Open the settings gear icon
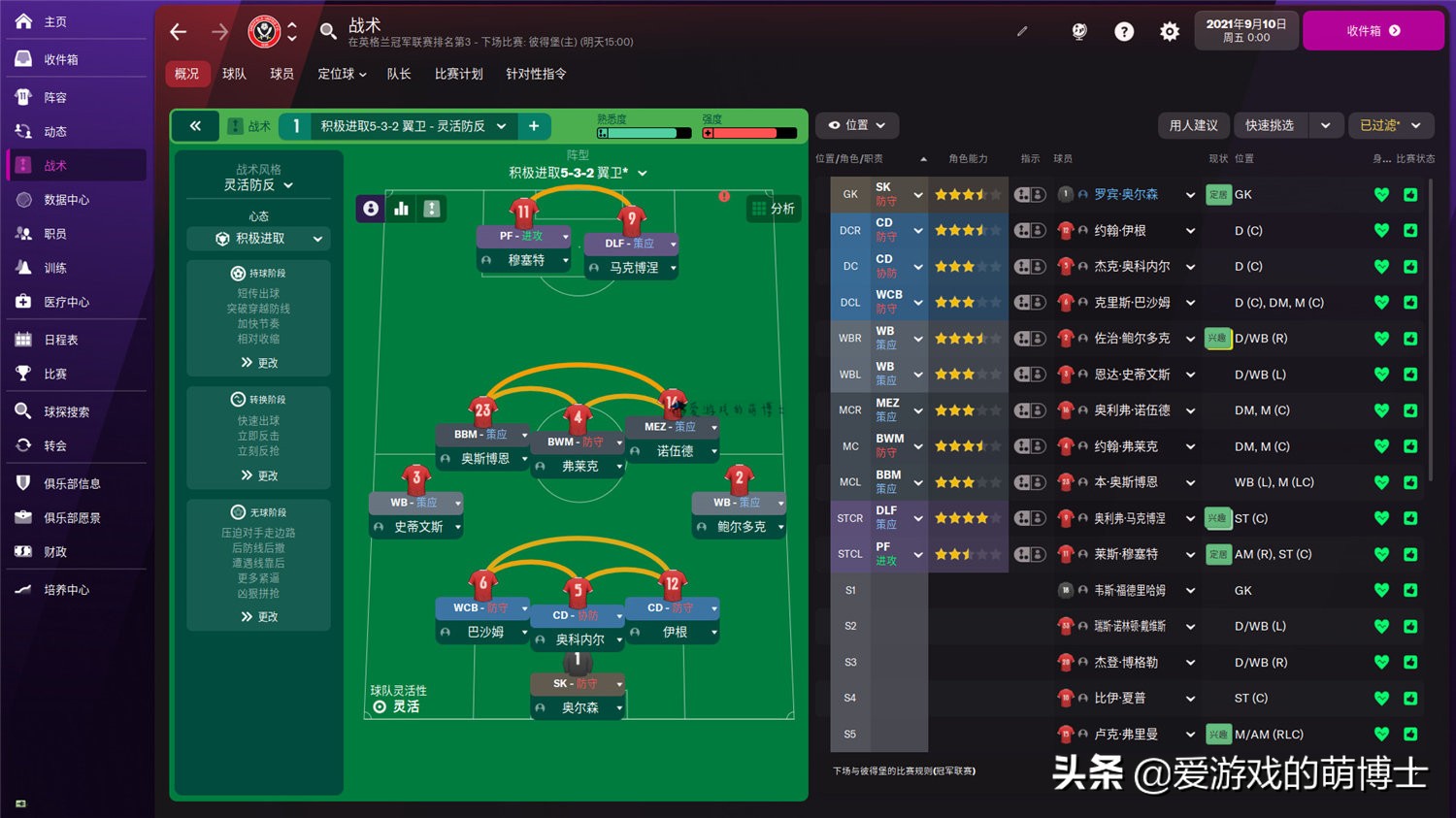This screenshot has width=1456, height=818. tap(1169, 31)
